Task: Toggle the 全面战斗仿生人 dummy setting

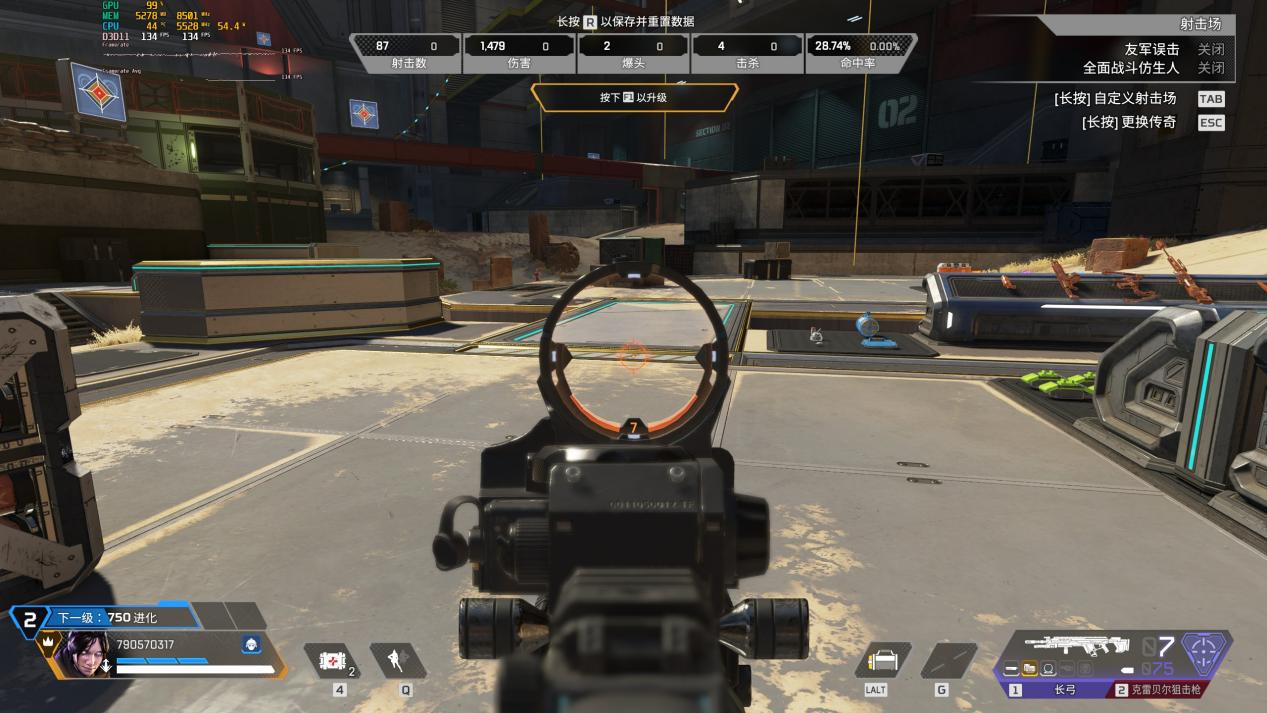Action: (1210, 68)
